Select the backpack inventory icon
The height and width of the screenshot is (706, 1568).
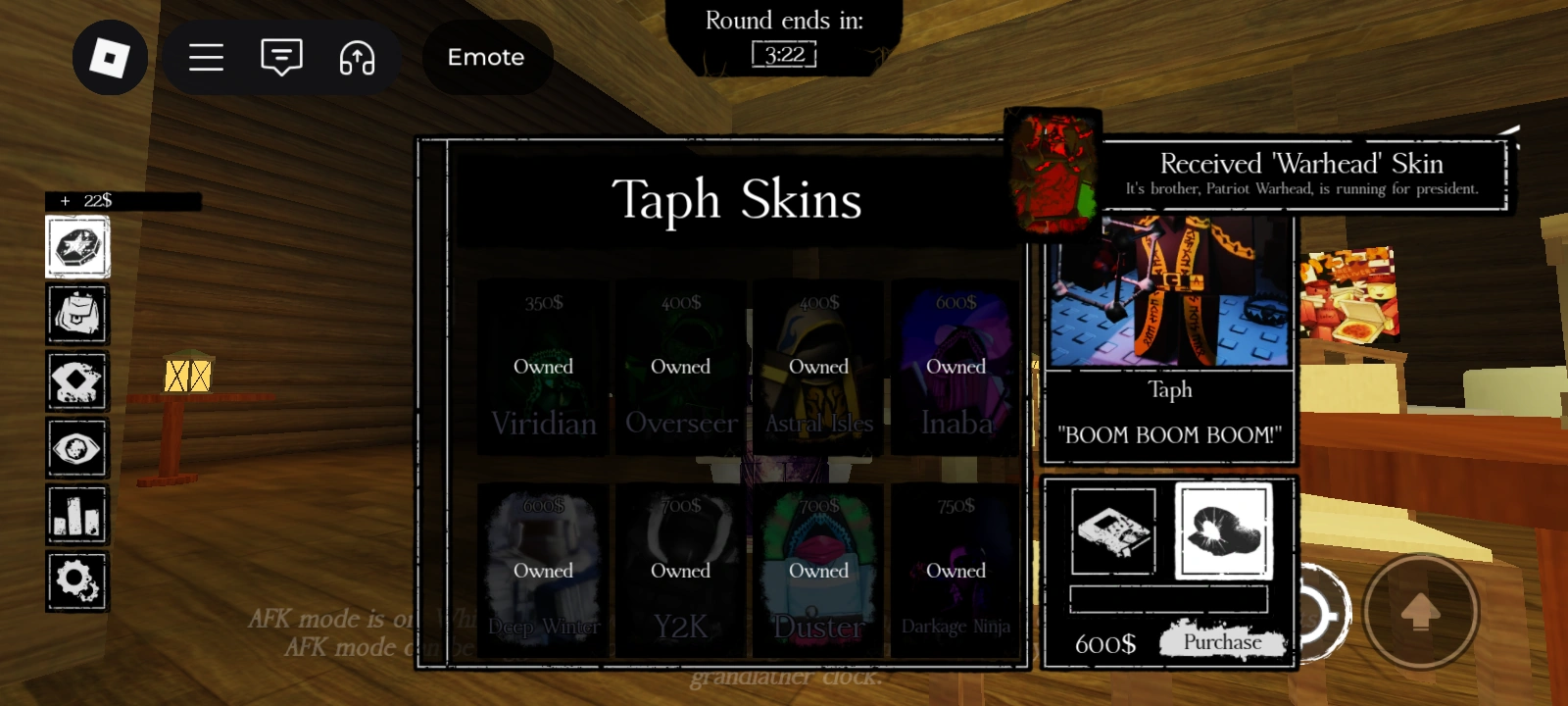pos(77,315)
